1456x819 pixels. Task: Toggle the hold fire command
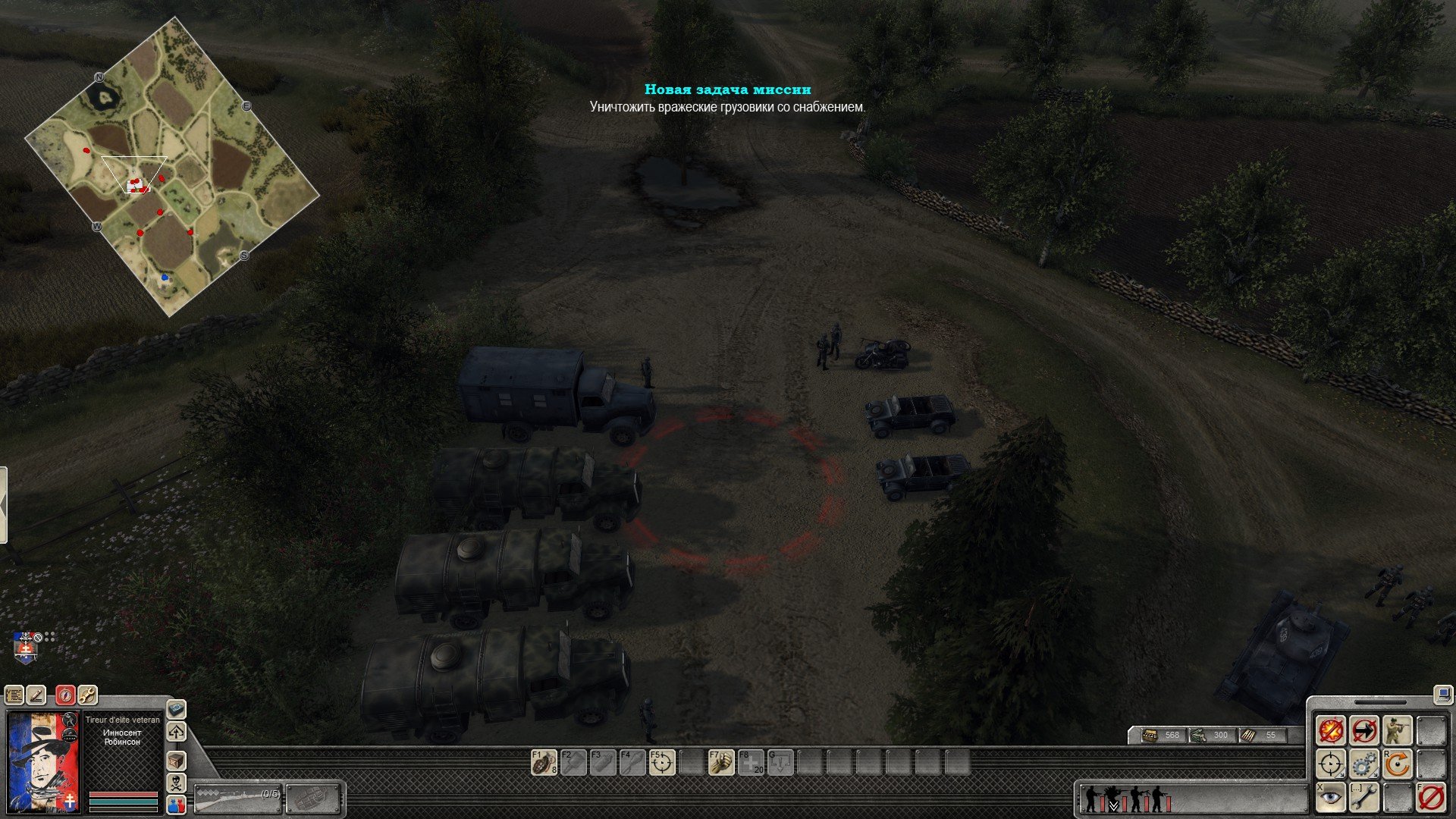tap(1331, 731)
